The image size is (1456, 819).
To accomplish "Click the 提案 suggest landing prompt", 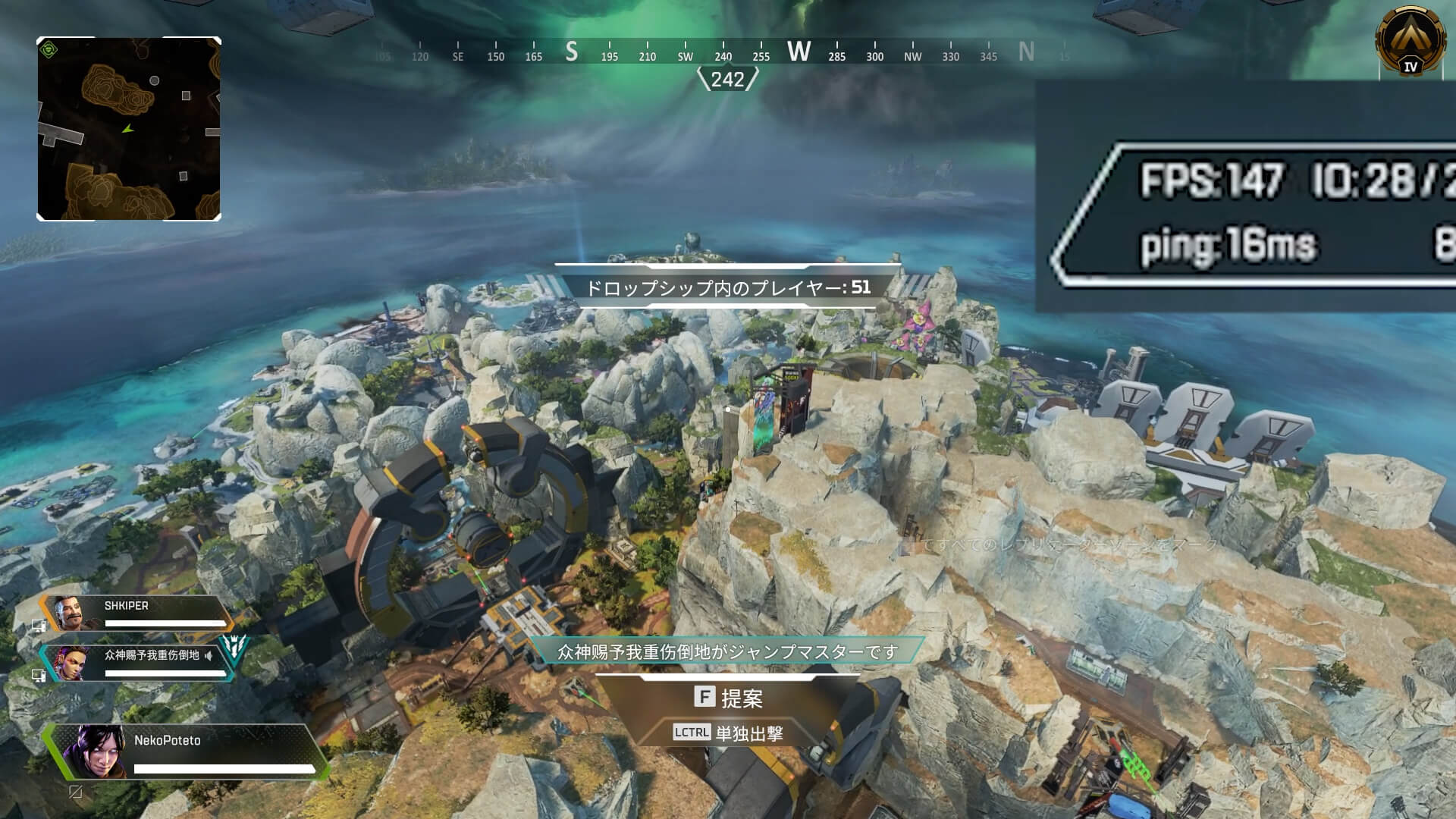I will click(x=728, y=698).
